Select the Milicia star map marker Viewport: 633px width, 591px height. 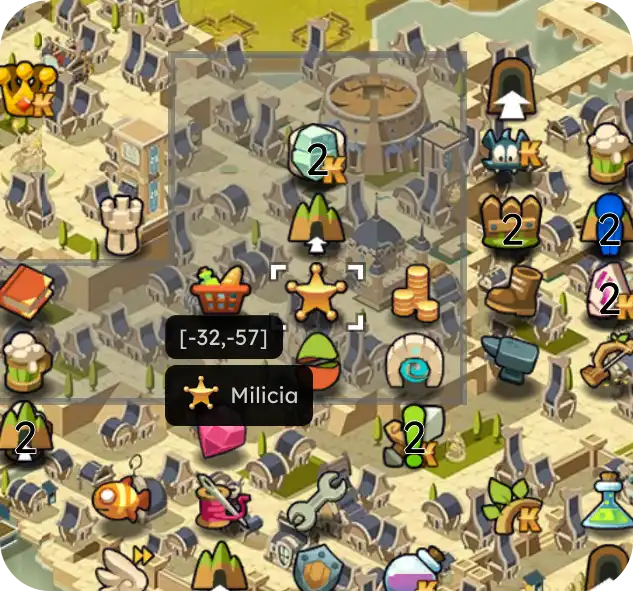tap(316, 294)
